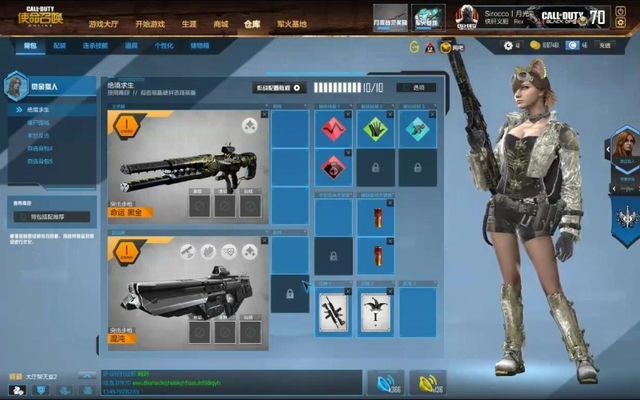Select the 绝境求生 loadout entry in list
The height and width of the screenshot is (400, 640).
click(41, 108)
